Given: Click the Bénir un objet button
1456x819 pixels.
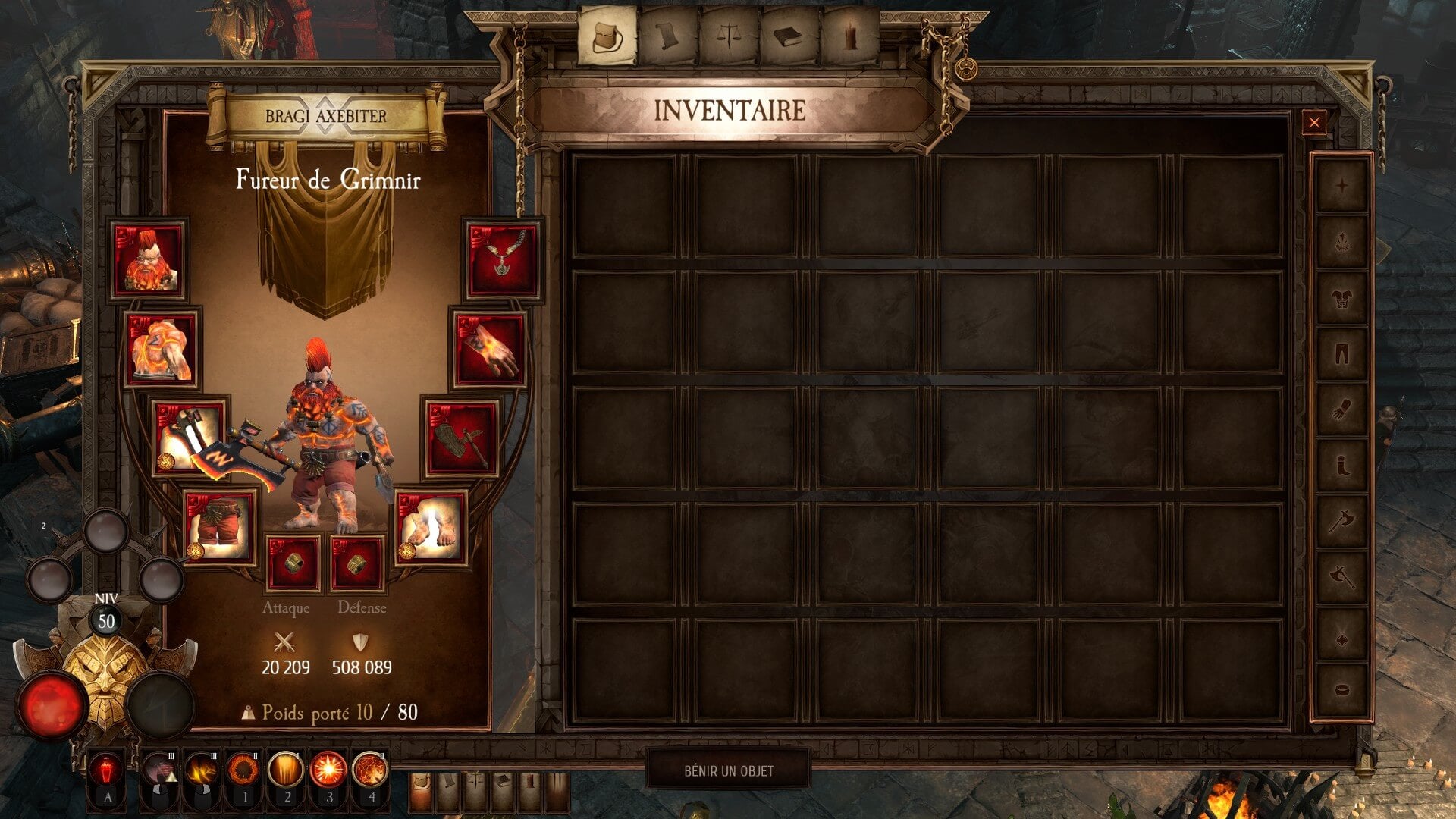Looking at the screenshot, I should pos(729,770).
